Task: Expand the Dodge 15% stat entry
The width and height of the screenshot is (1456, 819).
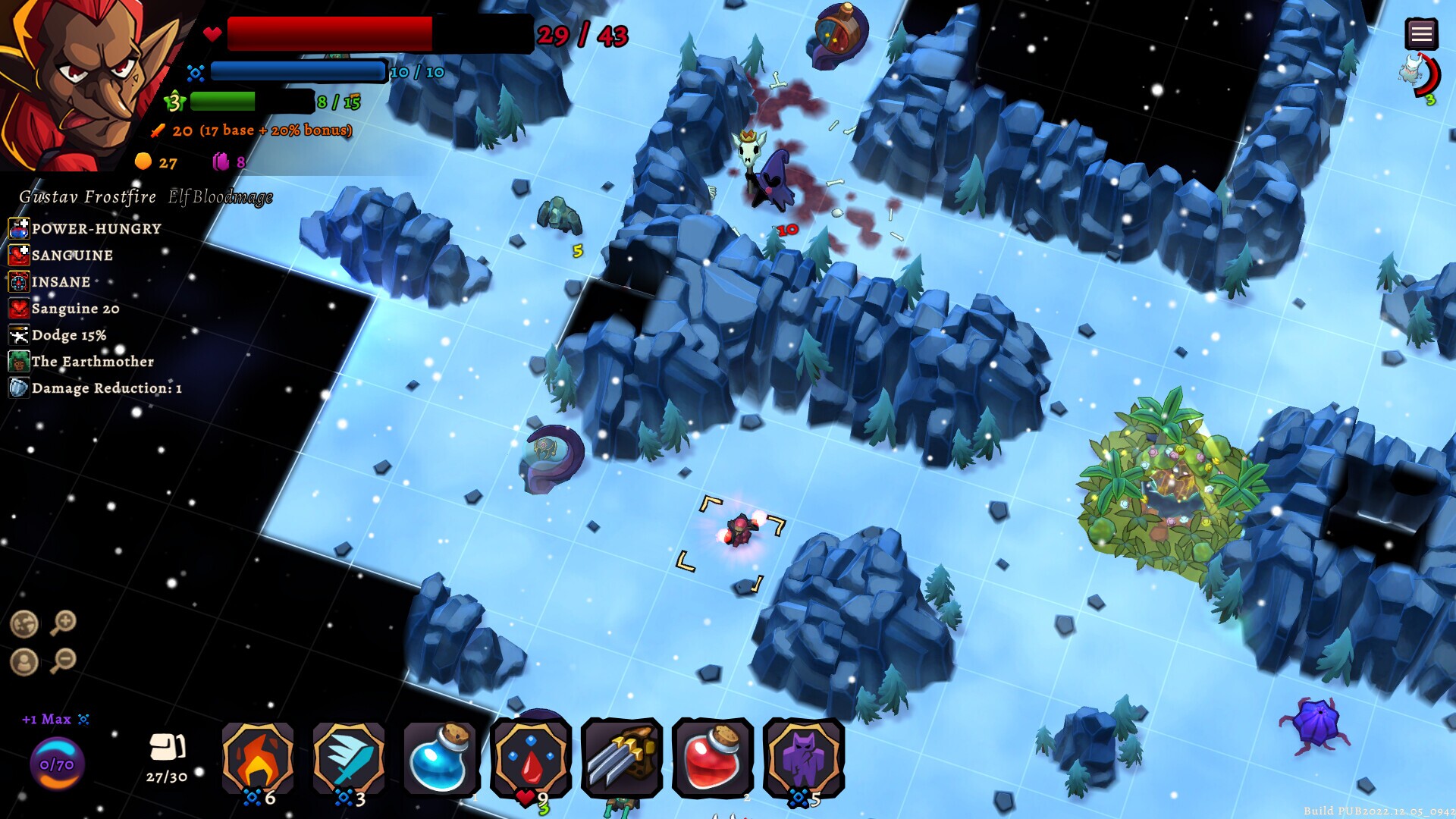Action: [70, 335]
